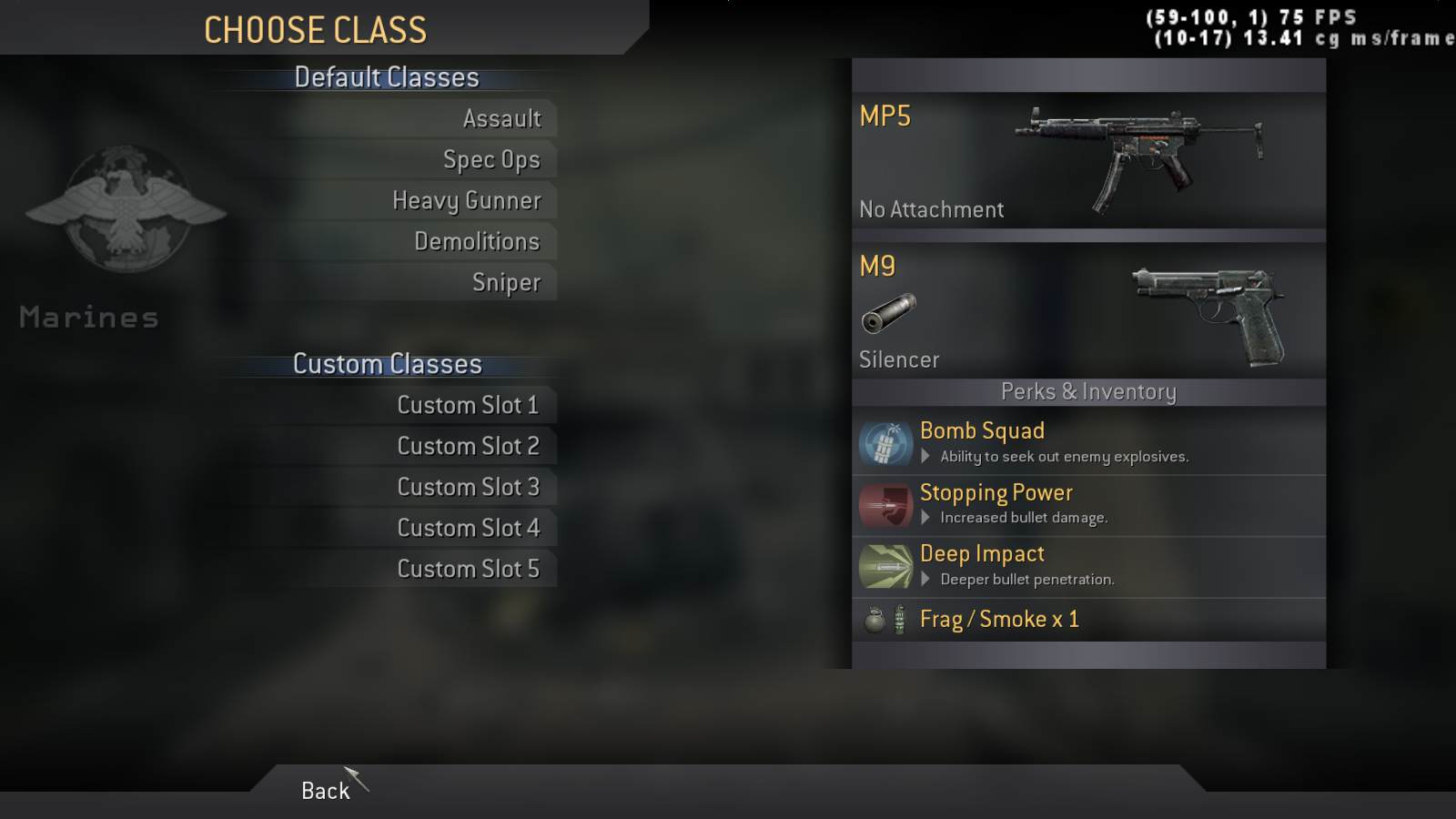Choose the Spec Ops class
Screen dimensions: 1456x819
coord(491,159)
